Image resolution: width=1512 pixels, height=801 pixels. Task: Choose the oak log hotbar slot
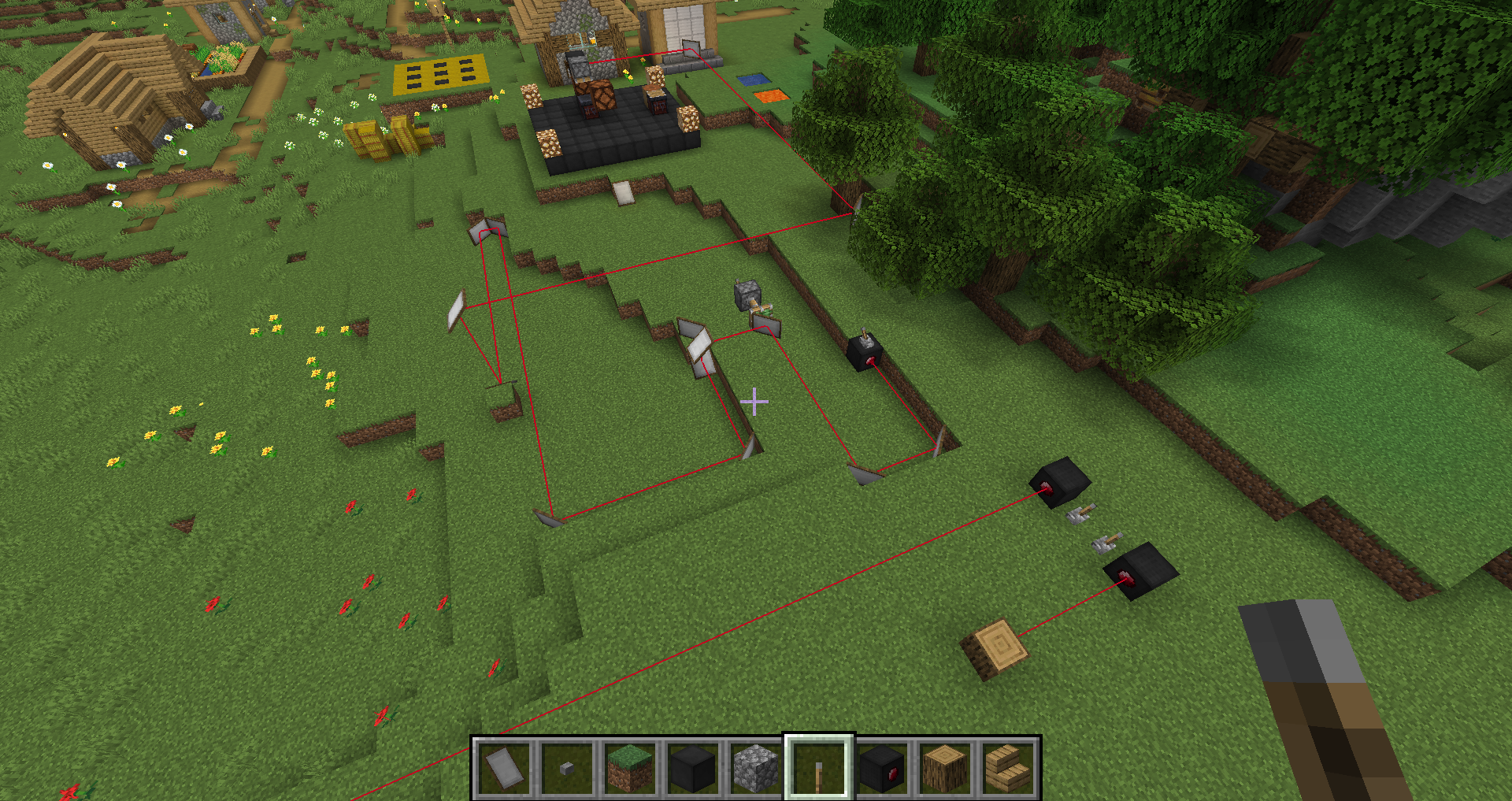tap(944, 769)
